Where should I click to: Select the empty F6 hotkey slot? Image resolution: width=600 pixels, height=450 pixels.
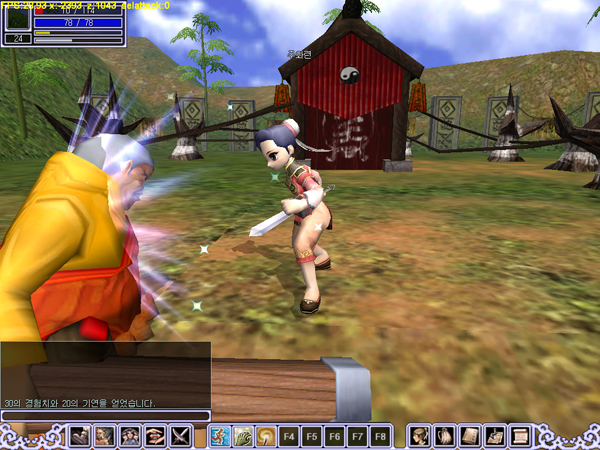click(335, 436)
